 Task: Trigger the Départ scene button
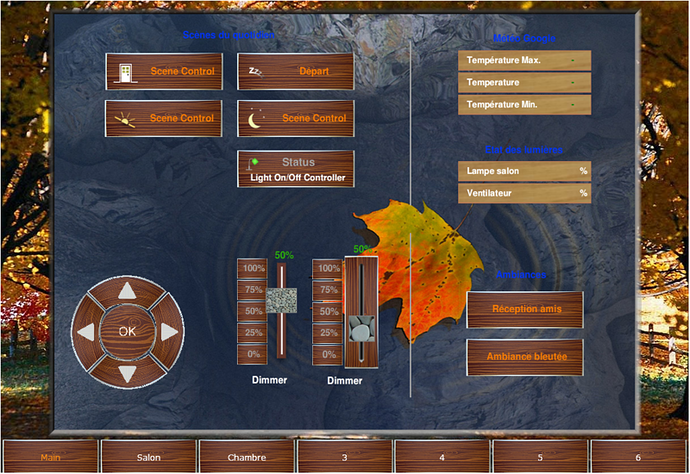(x=296, y=71)
